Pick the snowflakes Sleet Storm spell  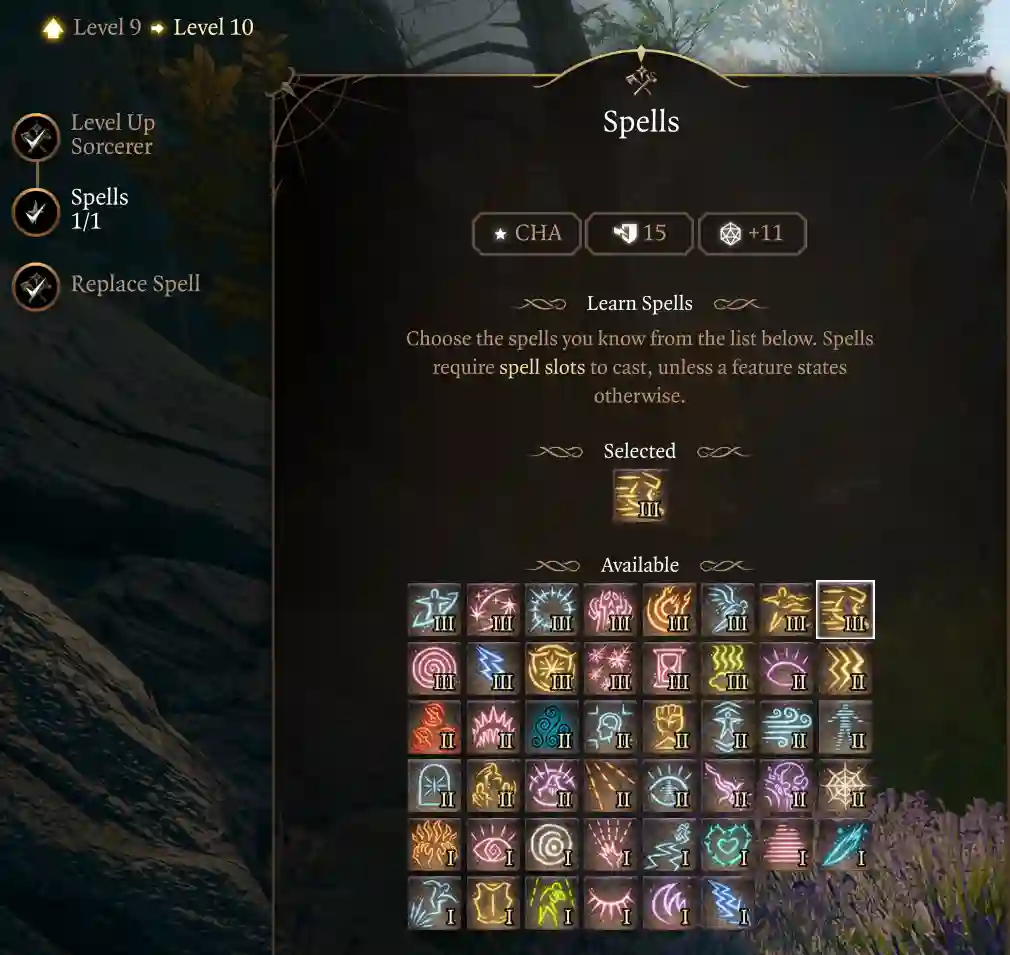coord(610,669)
